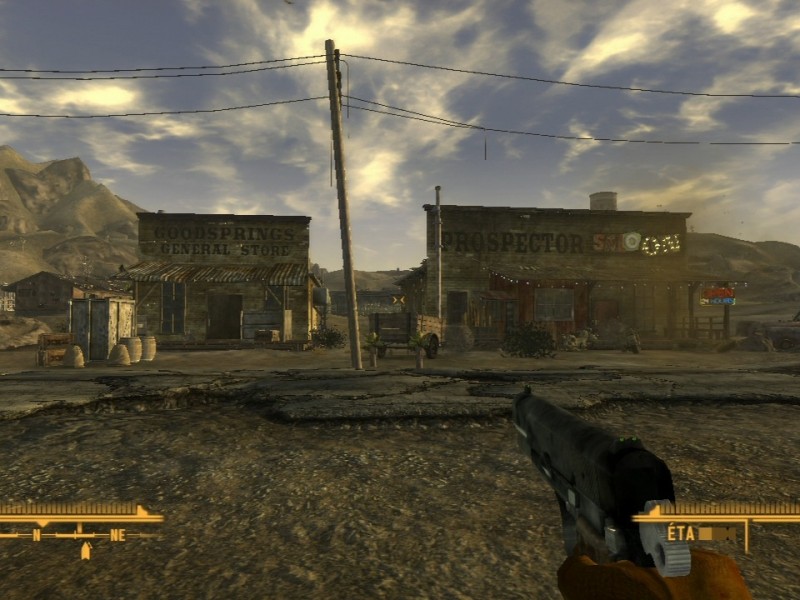Click the compass direction strip
Image resolution: width=800 pixels, height=600 pixels.
[78, 535]
